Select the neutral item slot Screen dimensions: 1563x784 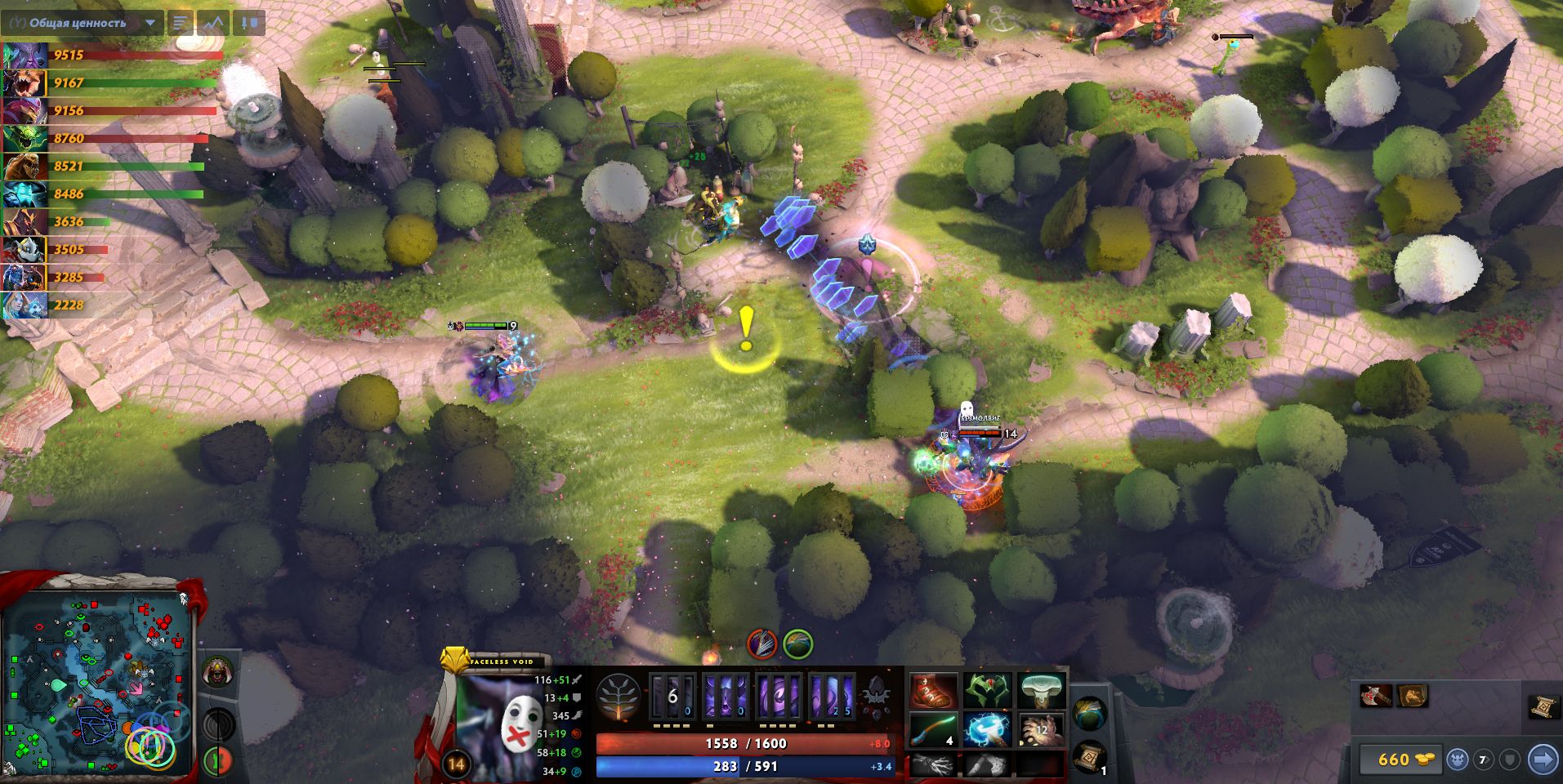(x=1089, y=715)
